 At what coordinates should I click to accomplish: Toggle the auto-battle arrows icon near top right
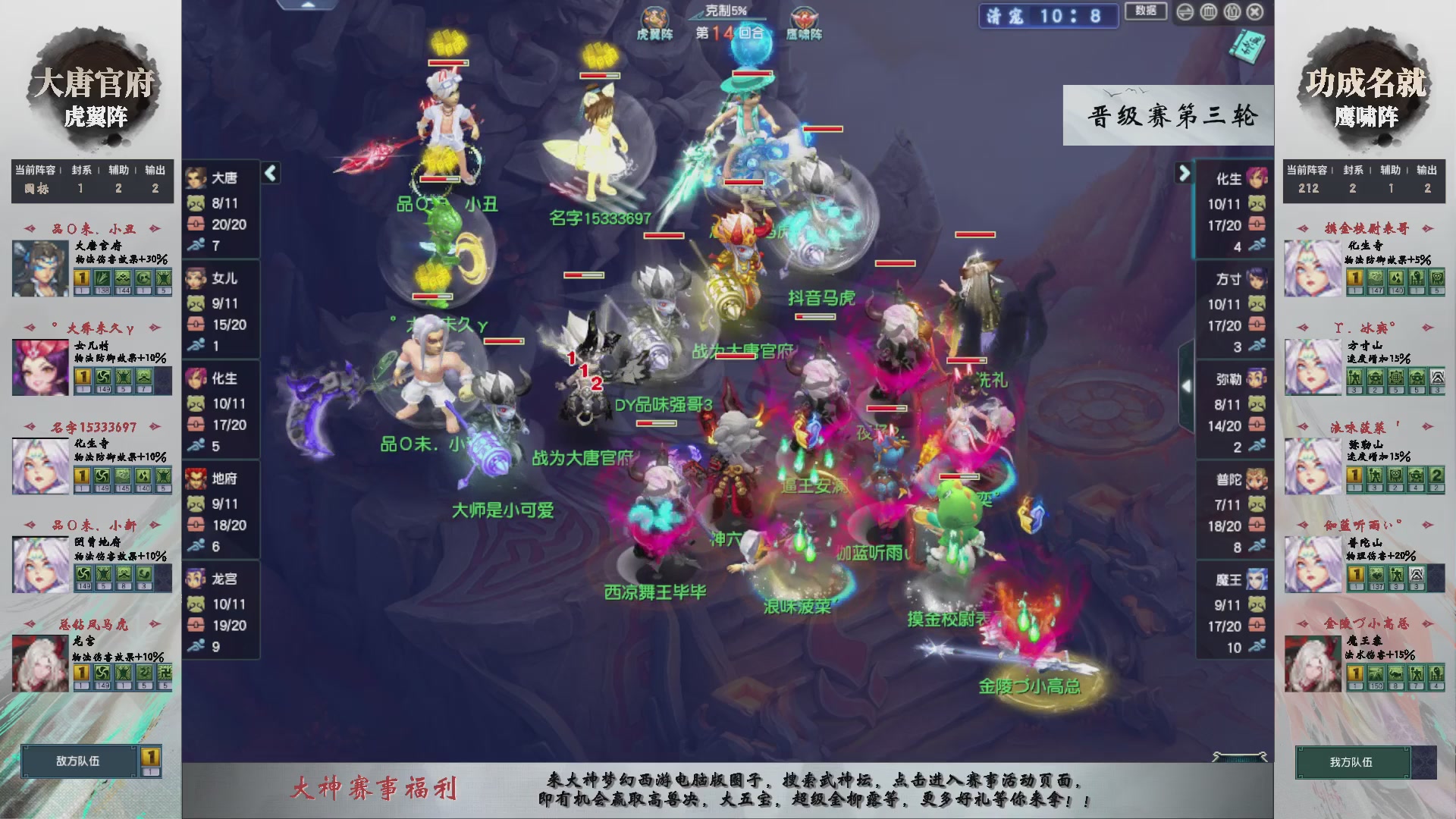pyautogui.click(x=1185, y=11)
